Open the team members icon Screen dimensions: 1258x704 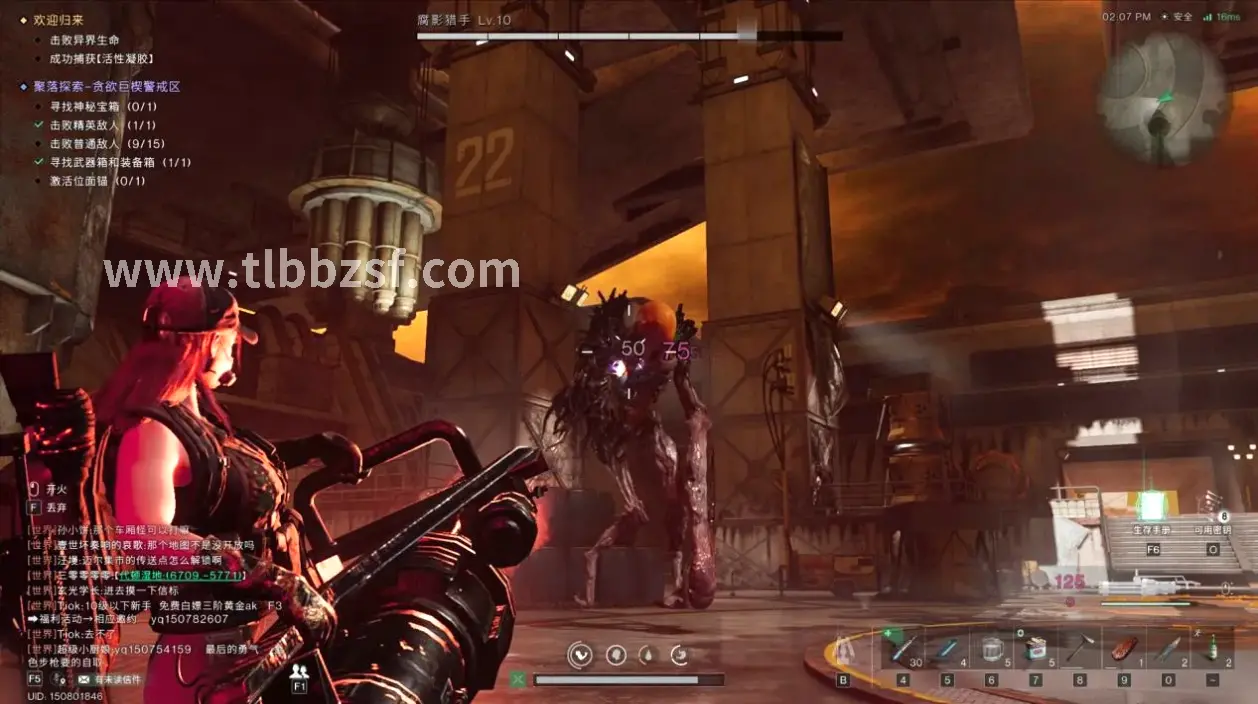(299, 671)
